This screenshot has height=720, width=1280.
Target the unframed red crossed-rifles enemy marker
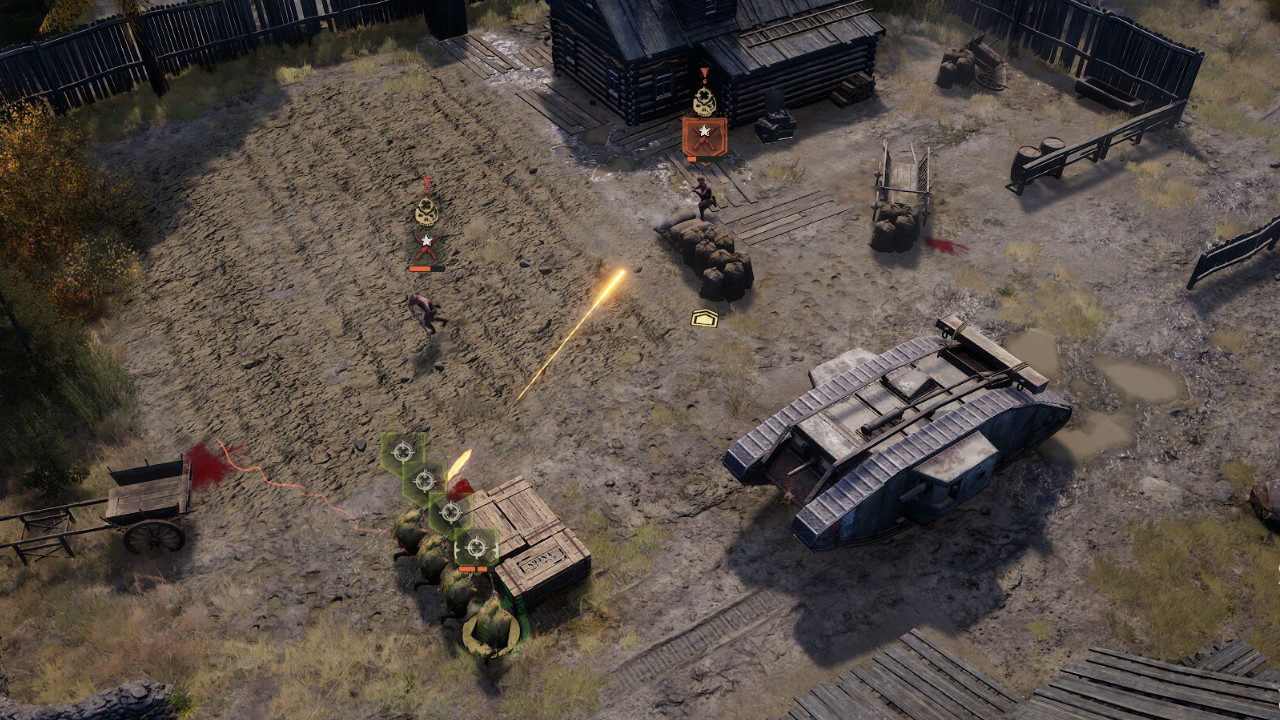point(427,245)
